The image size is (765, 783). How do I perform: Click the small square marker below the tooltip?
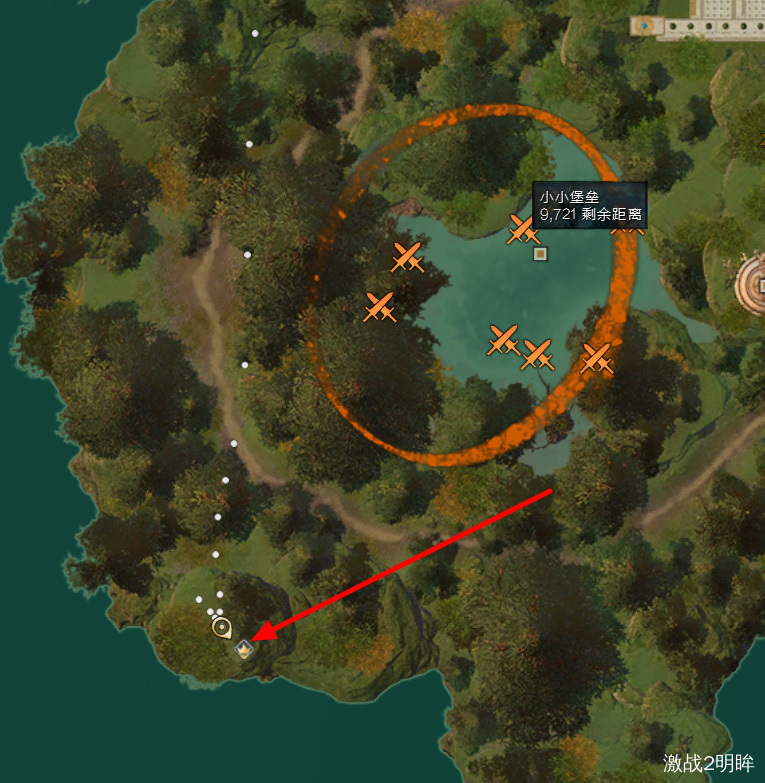[x=540, y=254]
